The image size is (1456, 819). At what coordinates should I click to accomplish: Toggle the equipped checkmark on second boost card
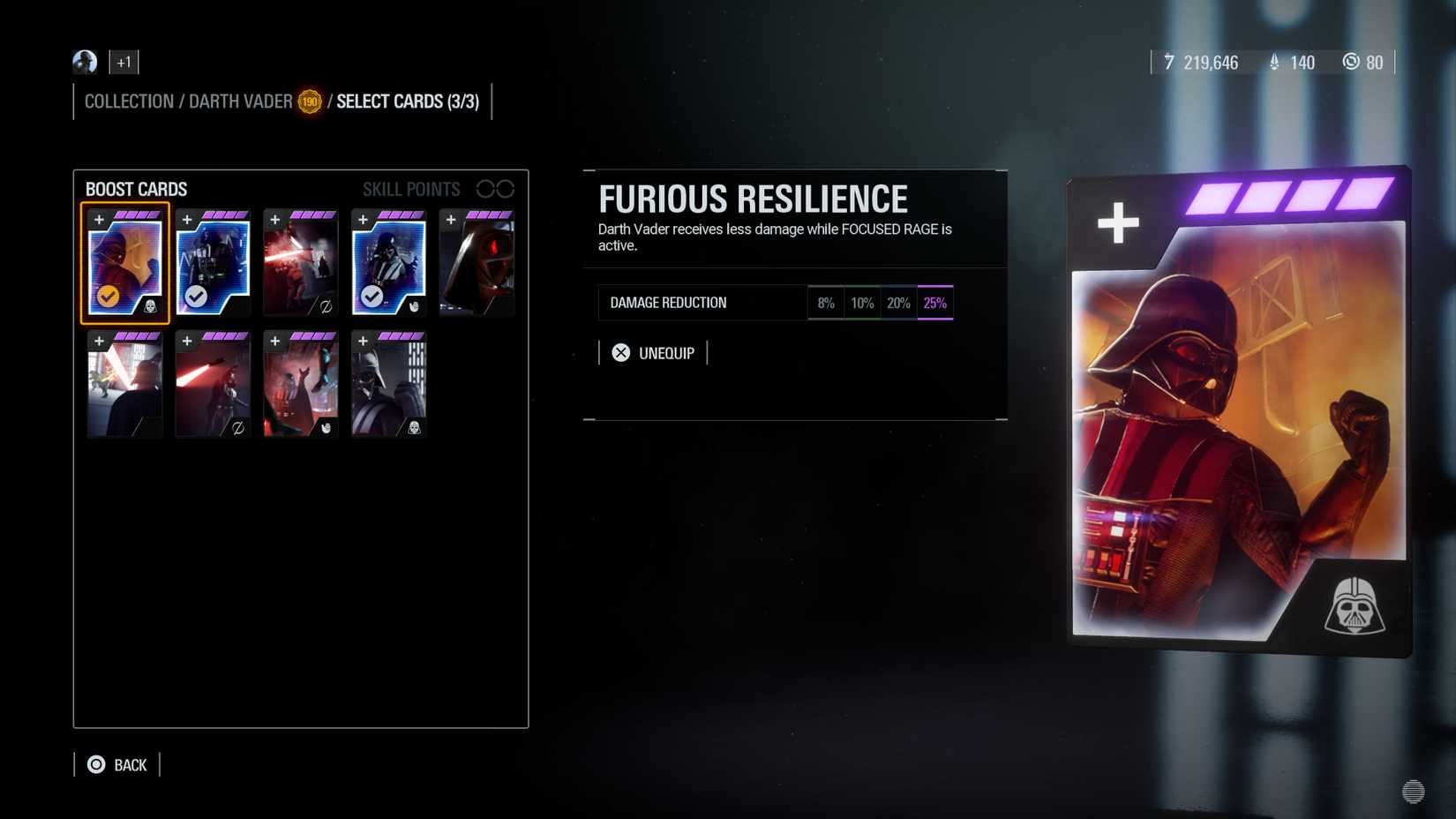click(195, 297)
